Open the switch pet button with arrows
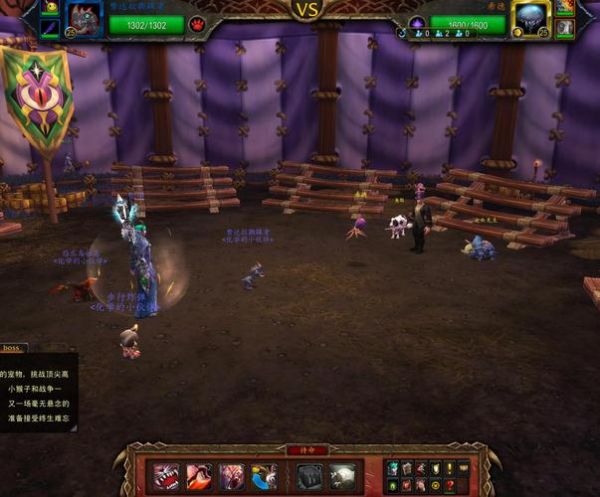Screen dimensions: 600x497 tap(265, 477)
